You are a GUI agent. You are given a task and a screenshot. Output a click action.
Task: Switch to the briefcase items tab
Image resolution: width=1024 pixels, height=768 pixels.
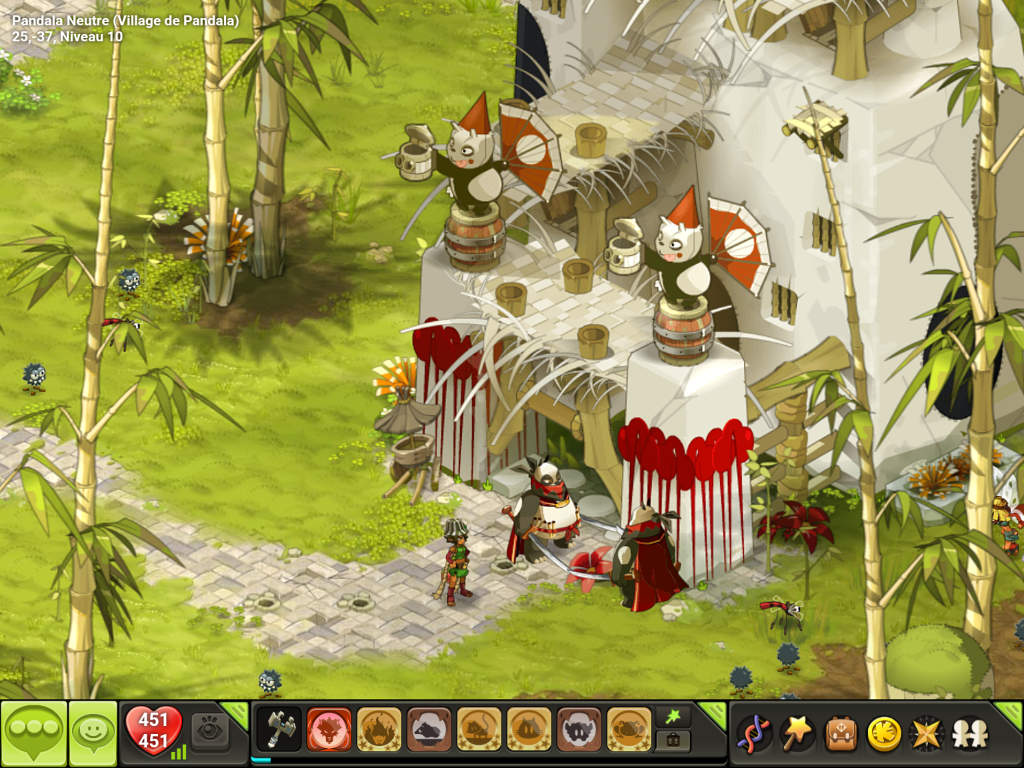673,741
